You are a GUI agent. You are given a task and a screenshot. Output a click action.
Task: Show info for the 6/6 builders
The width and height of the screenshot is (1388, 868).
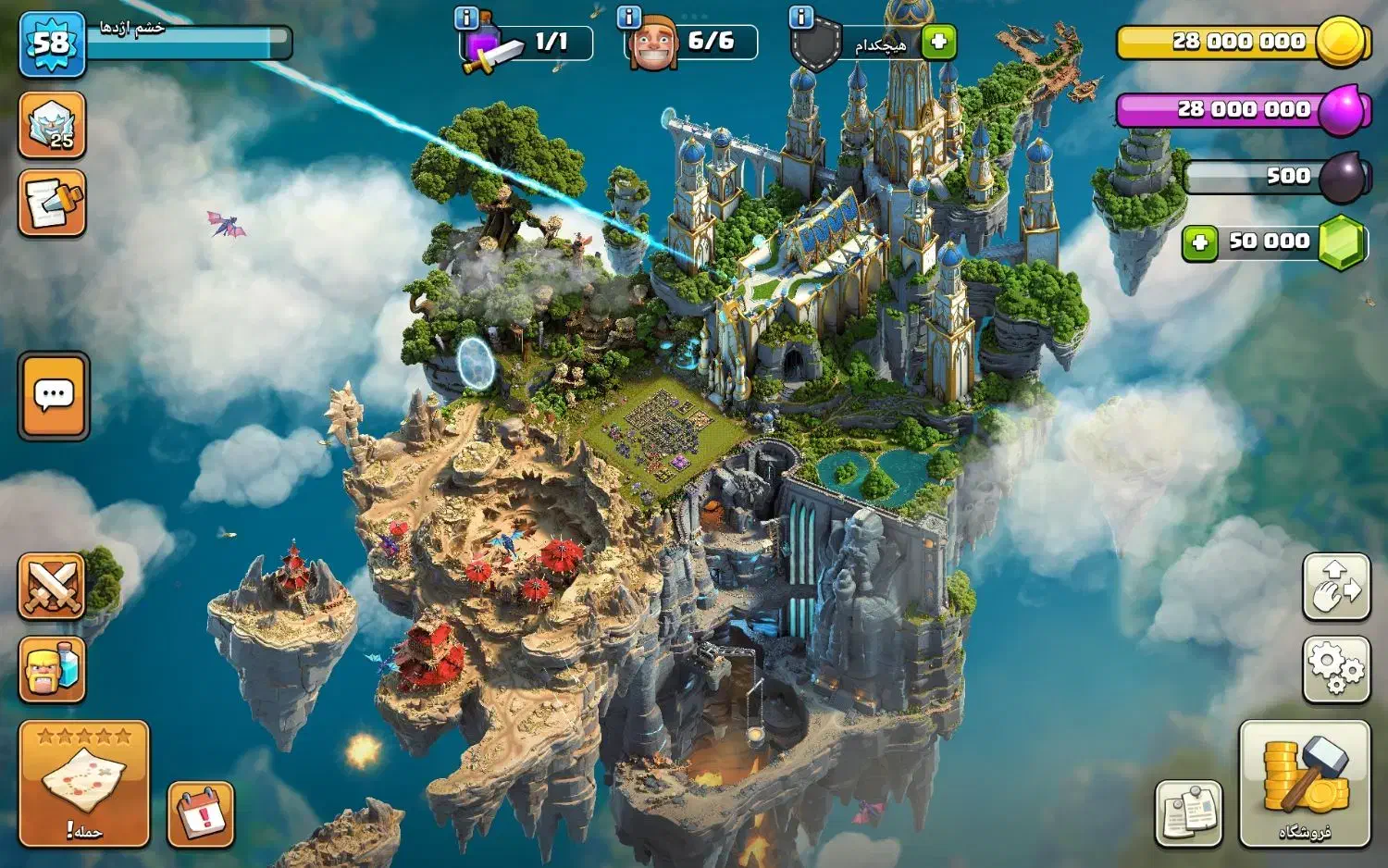coord(629,17)
